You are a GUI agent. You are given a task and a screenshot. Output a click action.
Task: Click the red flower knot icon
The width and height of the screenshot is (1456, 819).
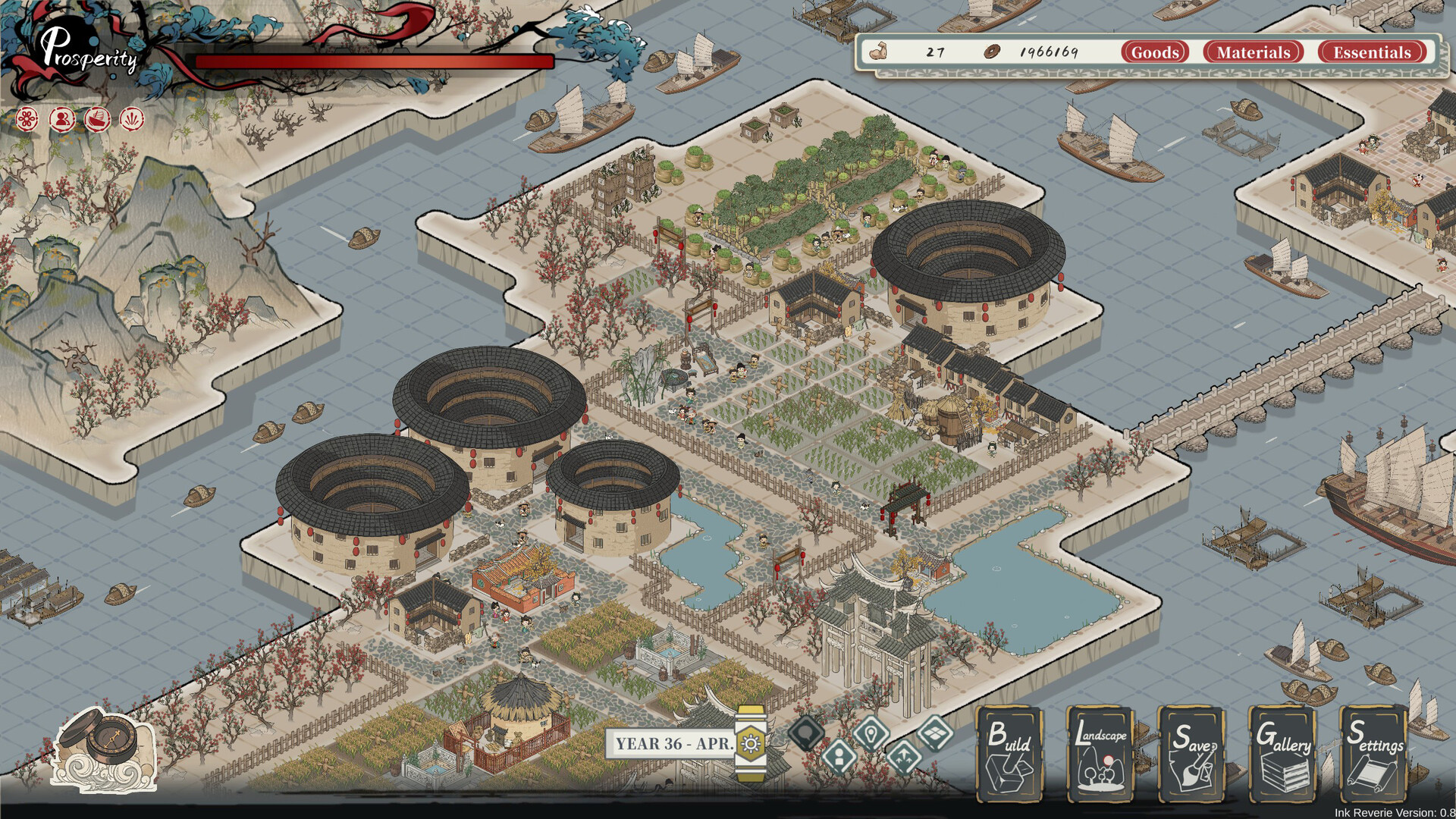[27, 119]
